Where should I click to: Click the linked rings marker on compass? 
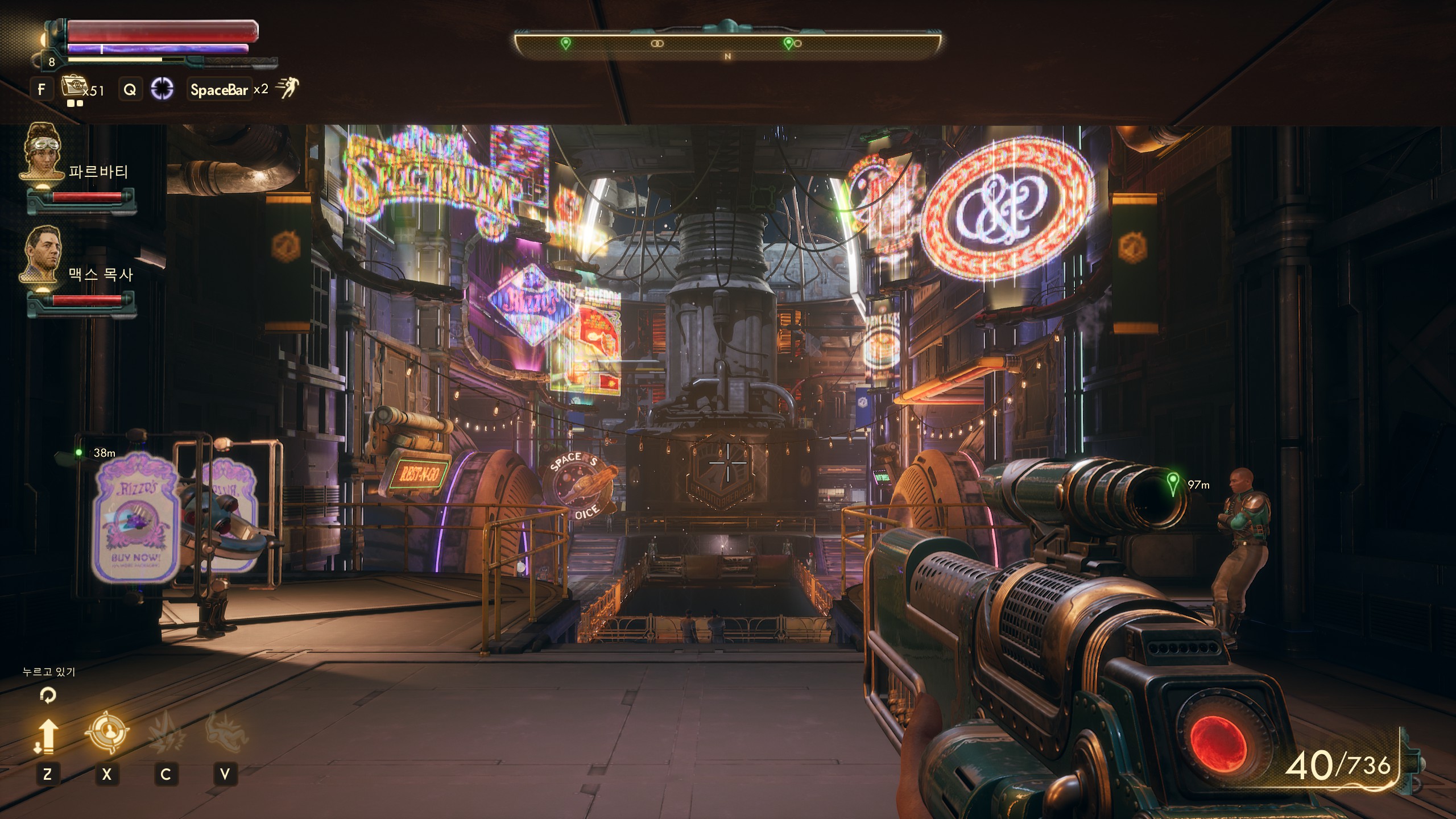657,43
